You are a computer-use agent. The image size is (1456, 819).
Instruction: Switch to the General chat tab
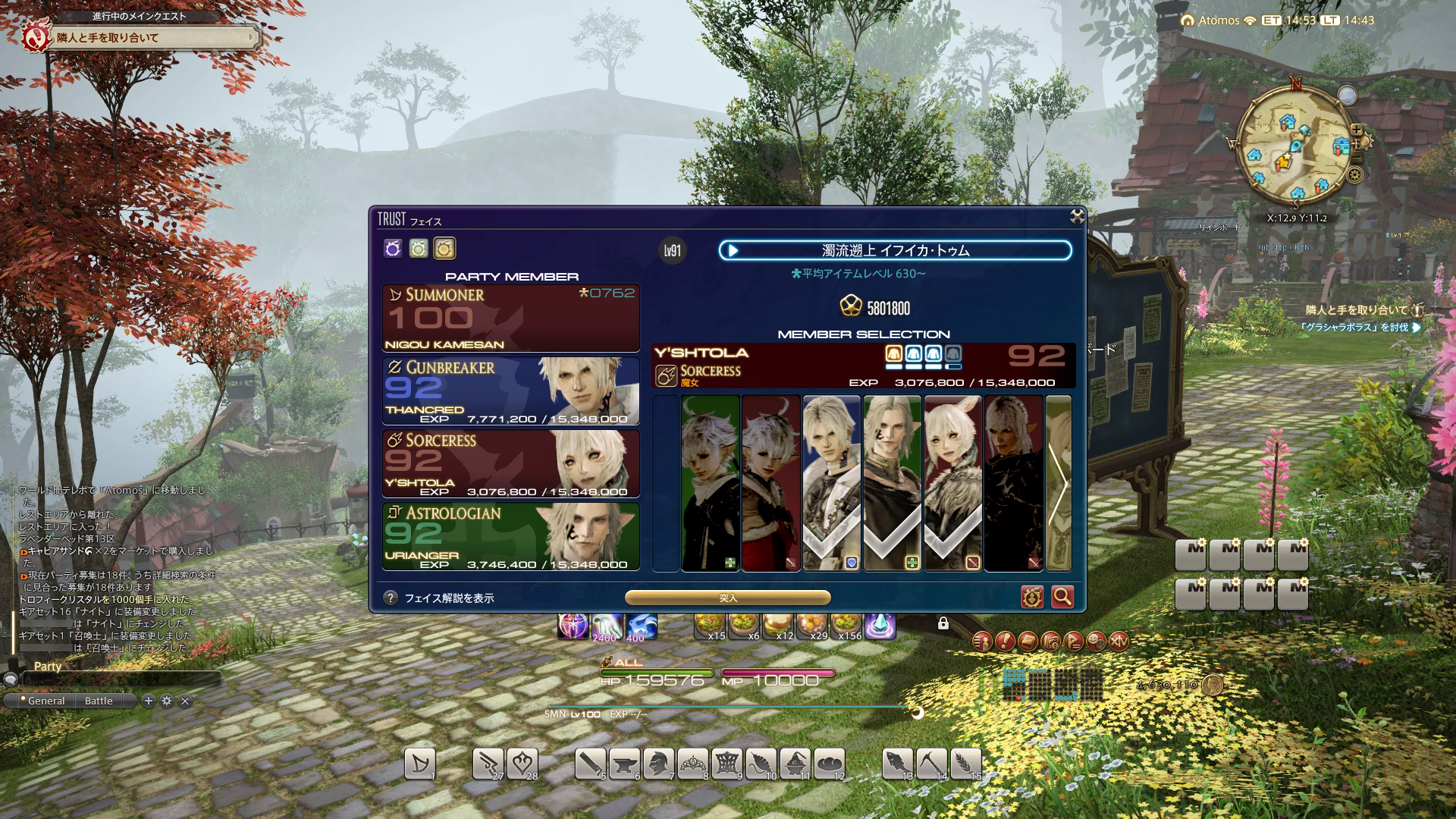[x=45, y=701]
